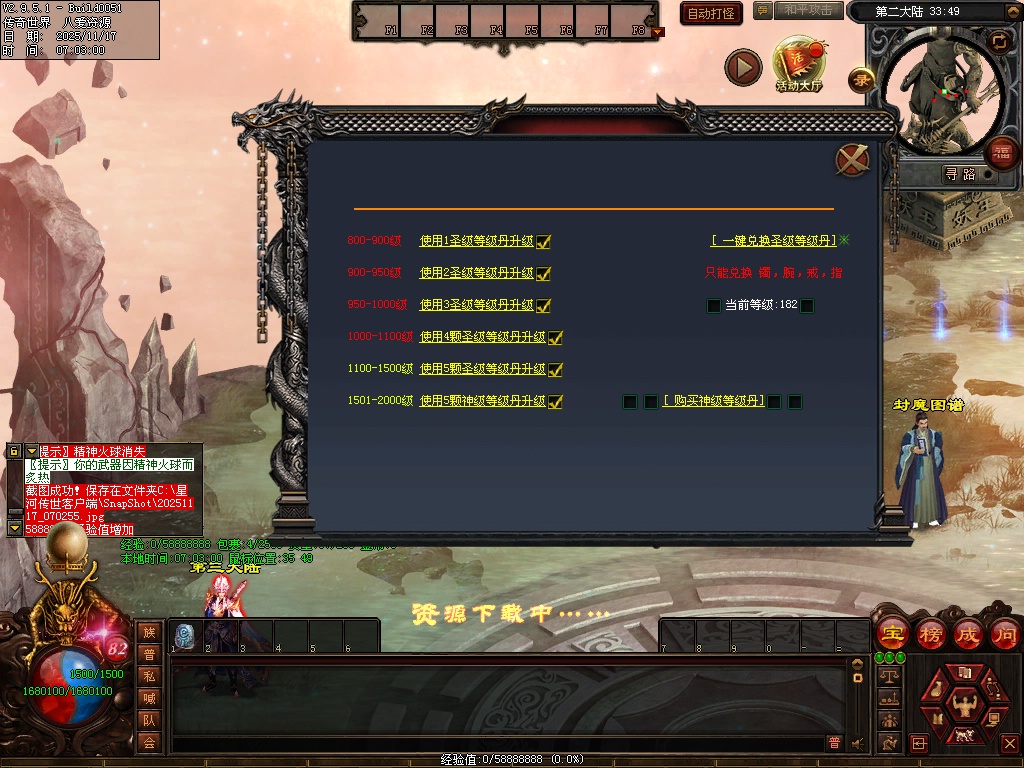
Task: Switch the 和平攻击 attack mode
Action: pyautogui.click(x=808, y=10)
